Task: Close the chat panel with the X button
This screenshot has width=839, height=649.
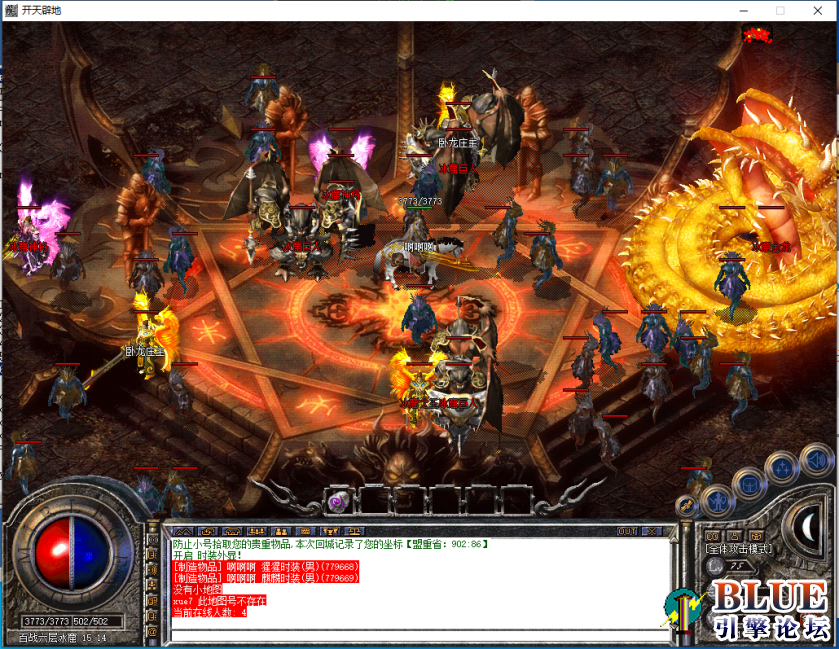Action: pos(651,531)
